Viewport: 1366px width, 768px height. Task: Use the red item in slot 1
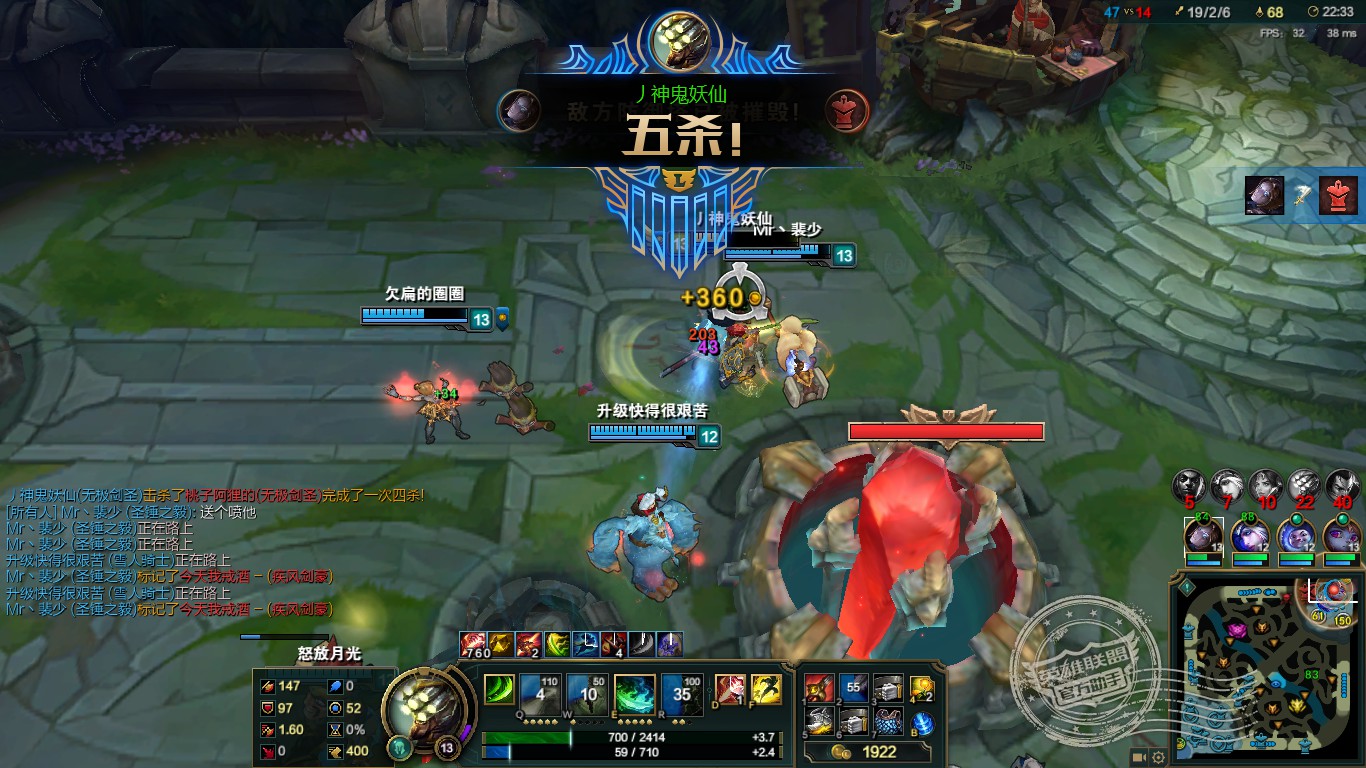pyautogui.click(x=819, y=688)
